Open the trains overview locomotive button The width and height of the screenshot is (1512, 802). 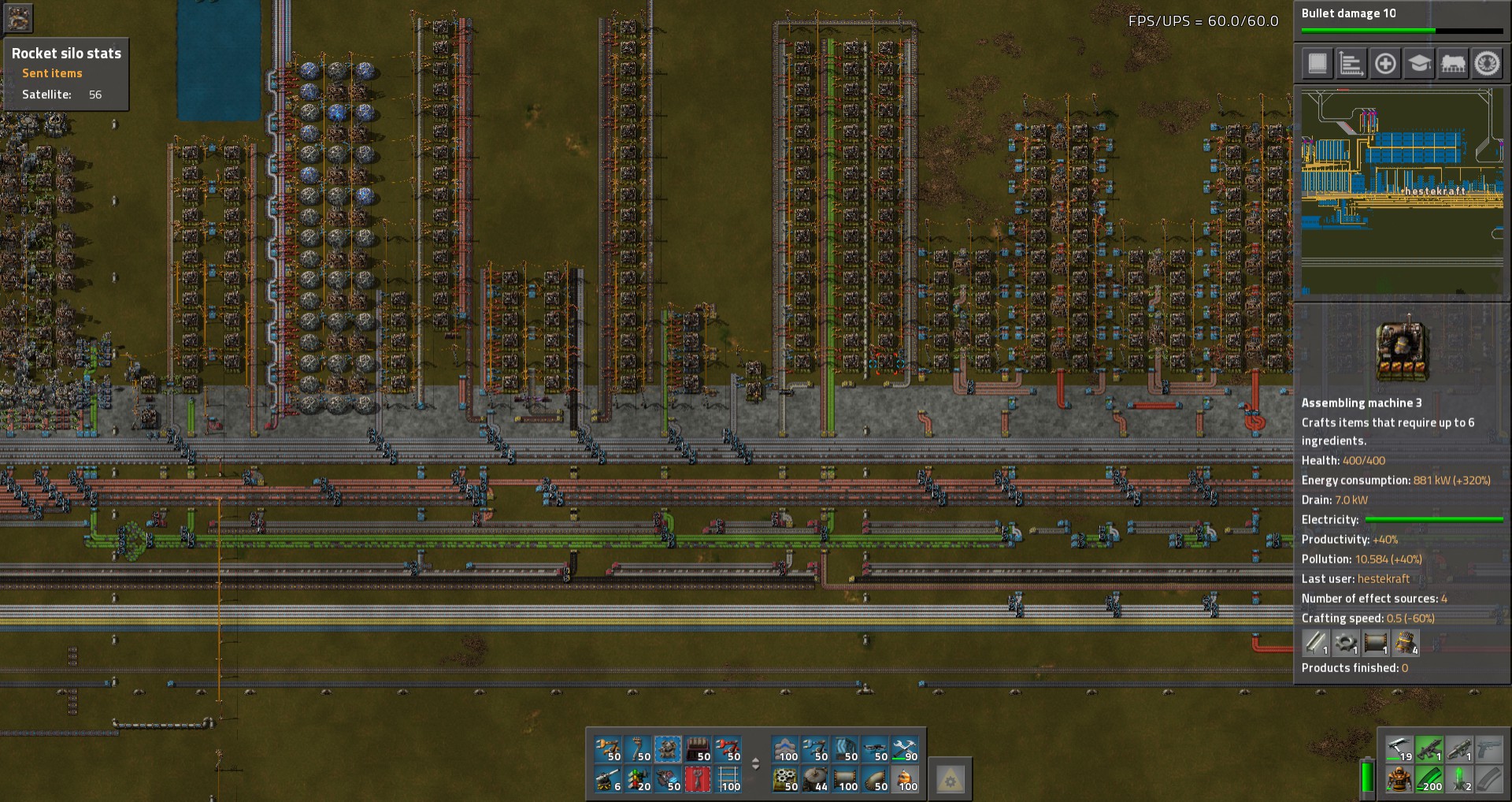tap(1453, 64)
